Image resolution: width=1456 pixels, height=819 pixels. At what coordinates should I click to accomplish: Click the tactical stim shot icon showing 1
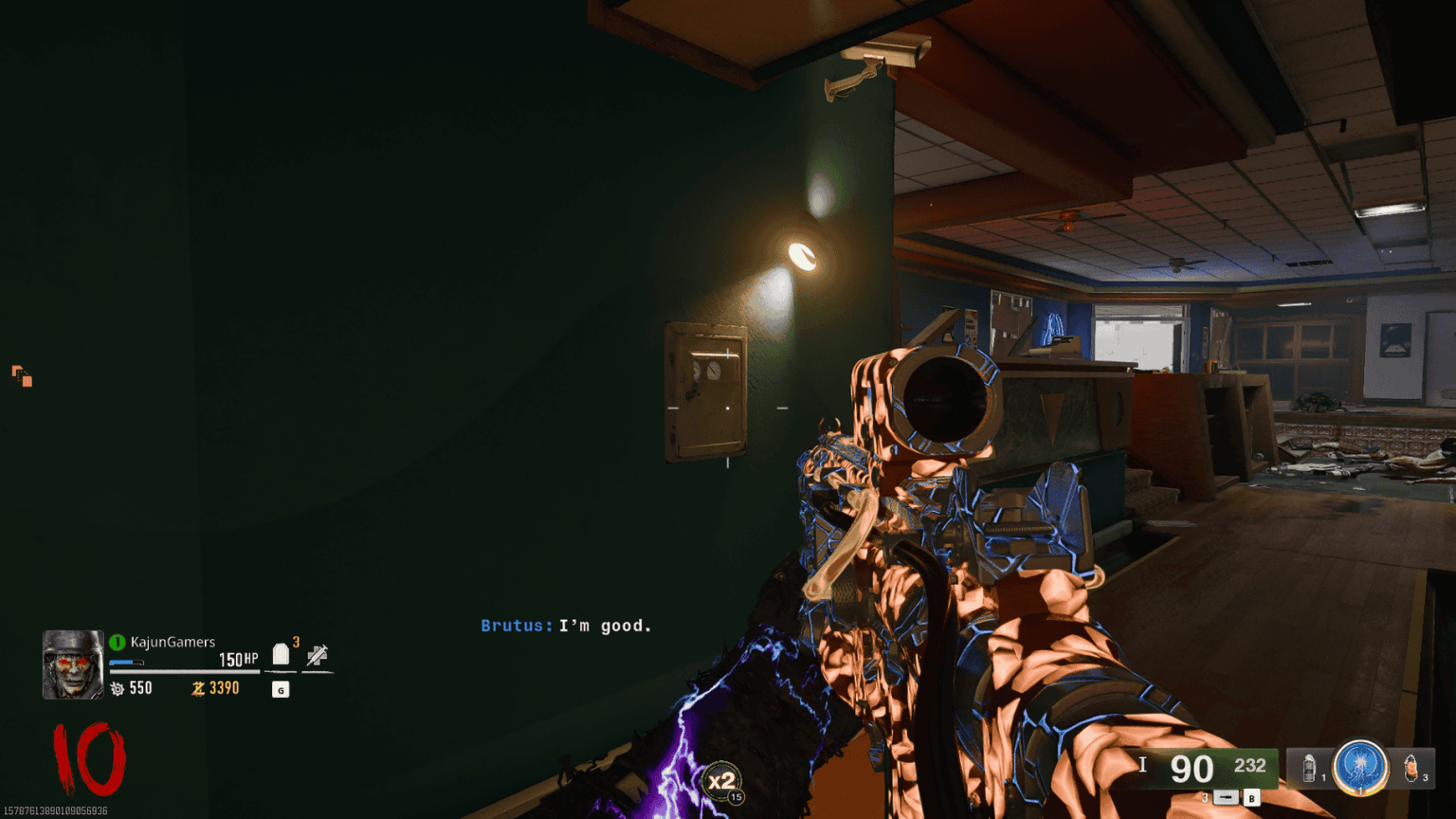point(1309,766)
